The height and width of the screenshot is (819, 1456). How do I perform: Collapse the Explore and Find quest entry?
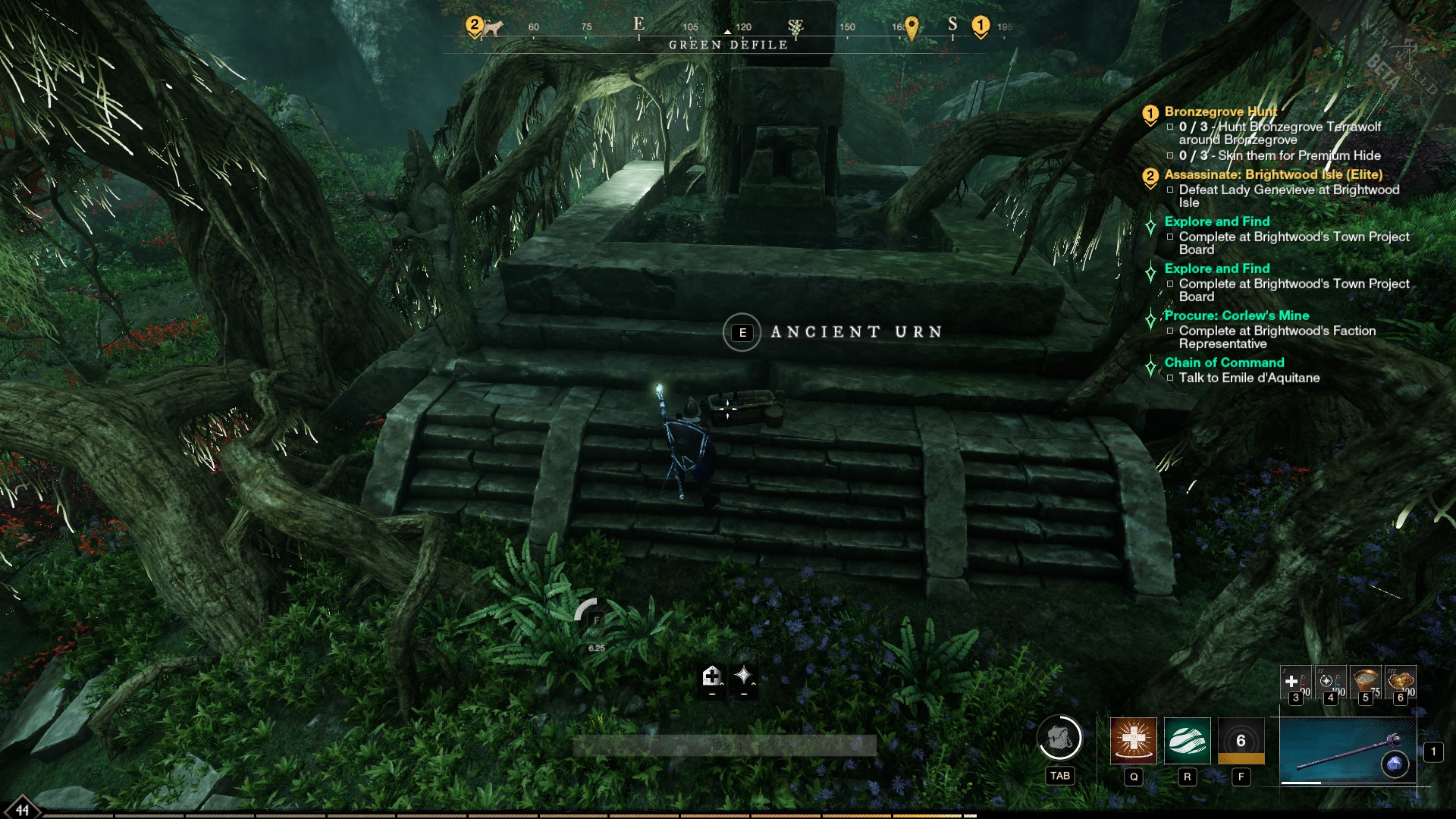tap(1150, 224)
